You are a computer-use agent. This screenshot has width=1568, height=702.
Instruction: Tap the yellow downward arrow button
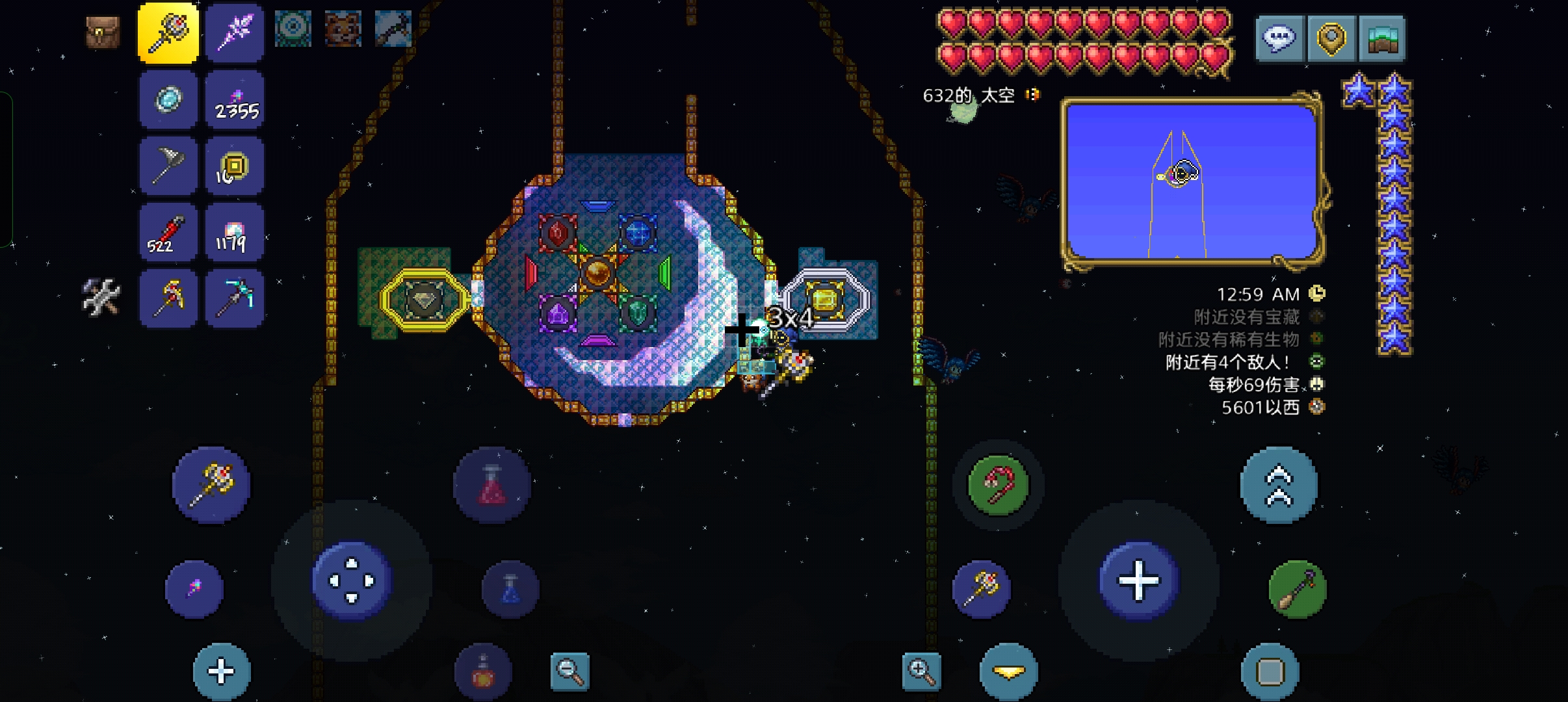[x=1009, y=672]
